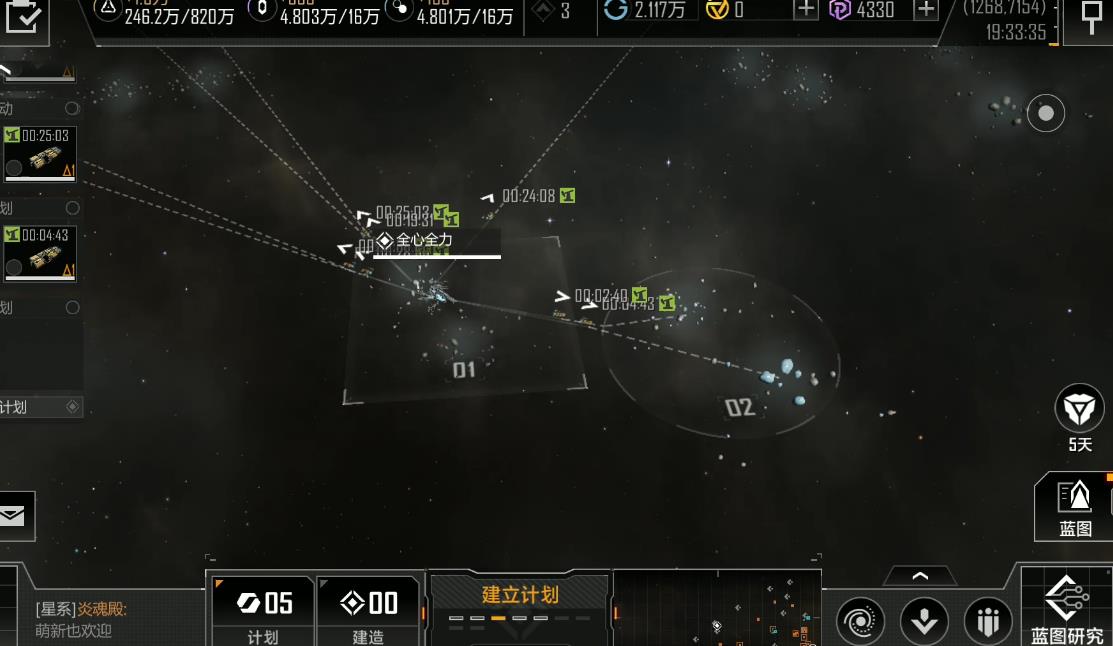Open the galaxy spiral view
Viewport: 1113px width, 646px height.
pos(860,621)
